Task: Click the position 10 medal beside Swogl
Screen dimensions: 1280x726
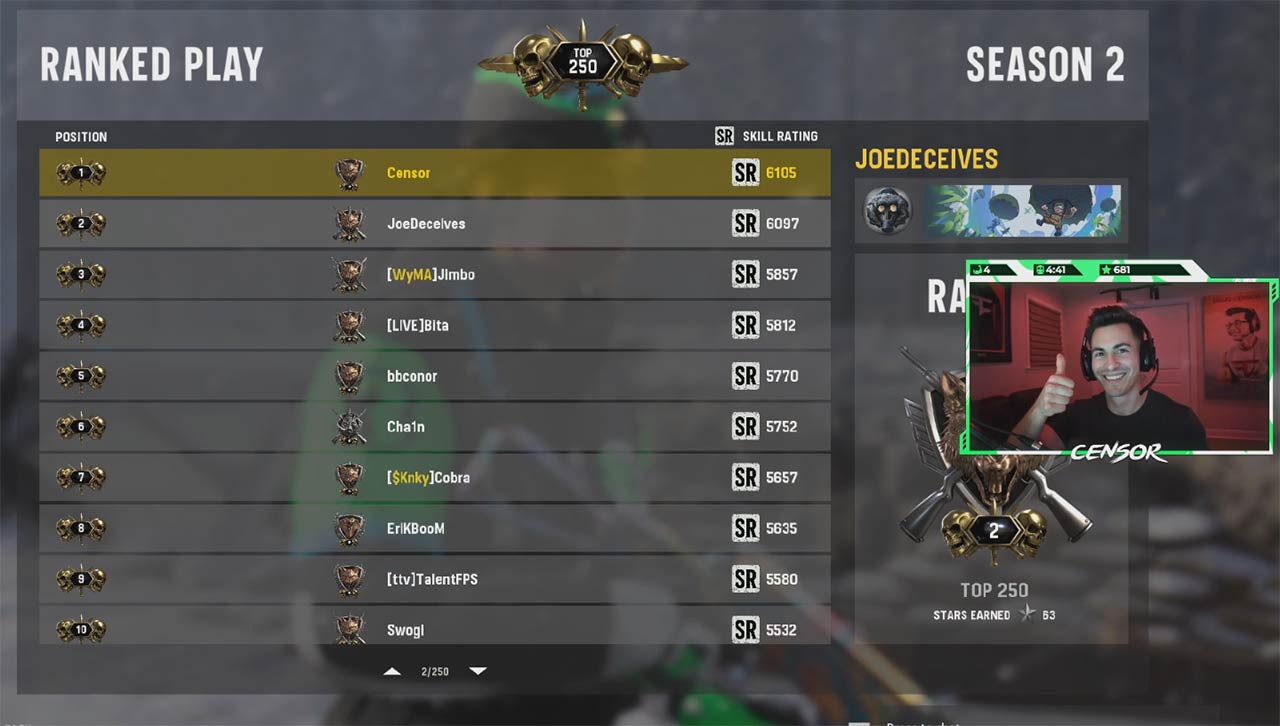Action: [80, 630]
